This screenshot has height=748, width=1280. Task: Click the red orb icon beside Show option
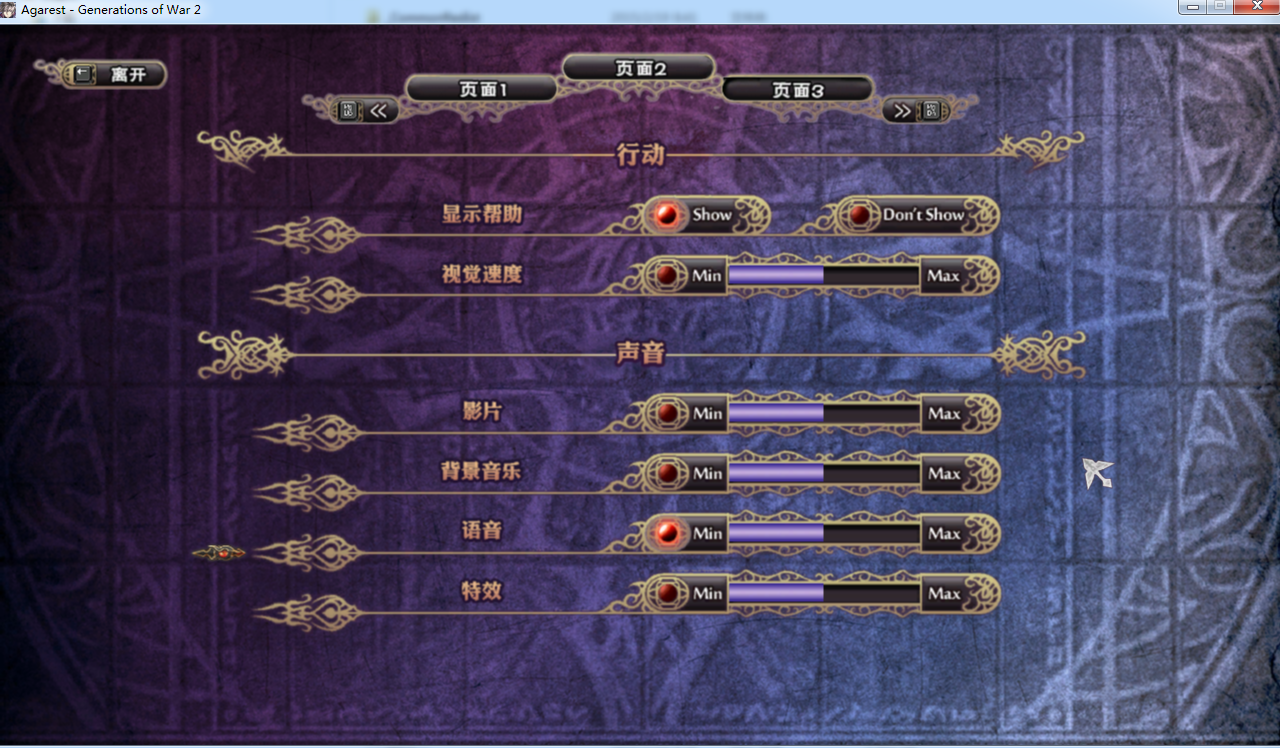point(665,214)
